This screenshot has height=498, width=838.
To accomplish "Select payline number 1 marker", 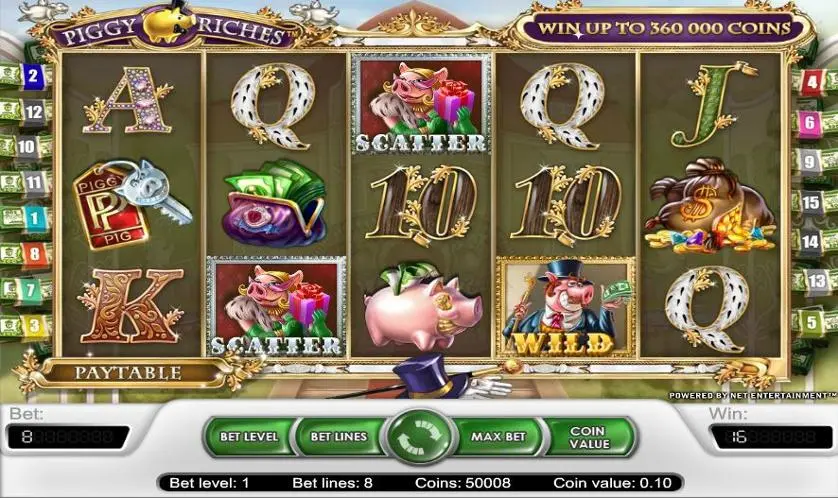I will click(x=33, y=217).
